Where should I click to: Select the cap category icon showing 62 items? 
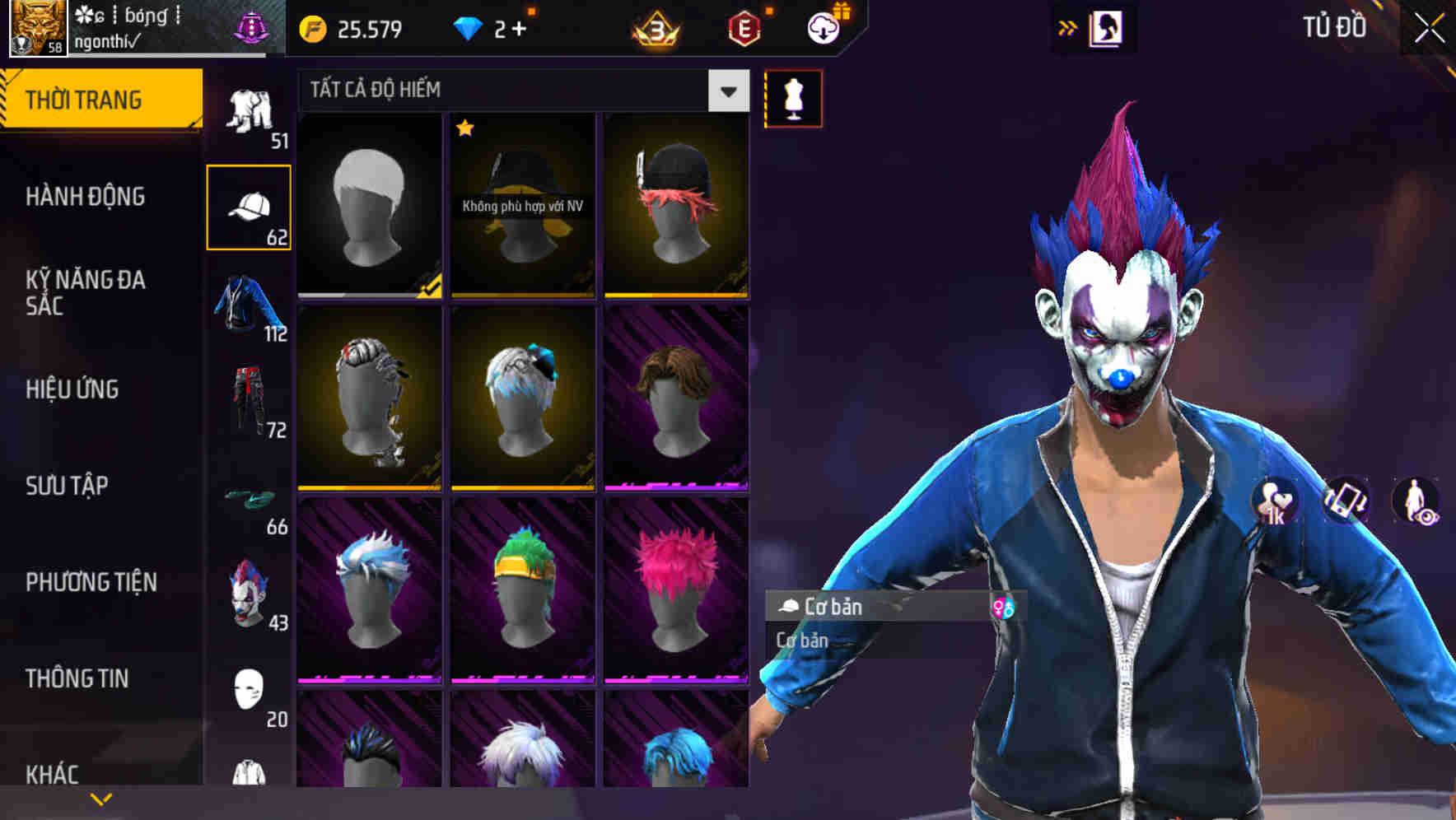coord(251,206)
